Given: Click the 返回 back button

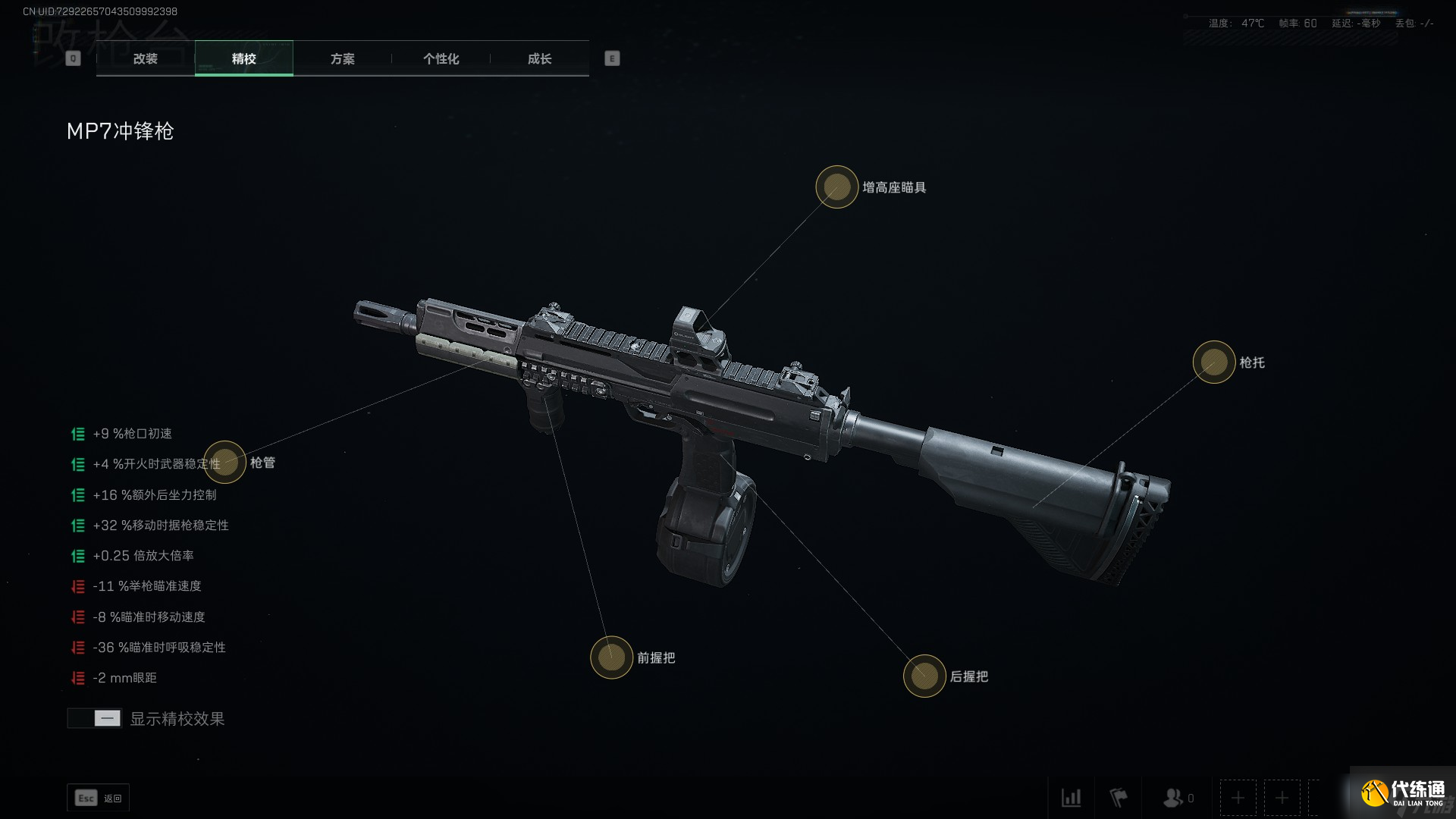Looking at the screenshot, I should click(99, 798).
